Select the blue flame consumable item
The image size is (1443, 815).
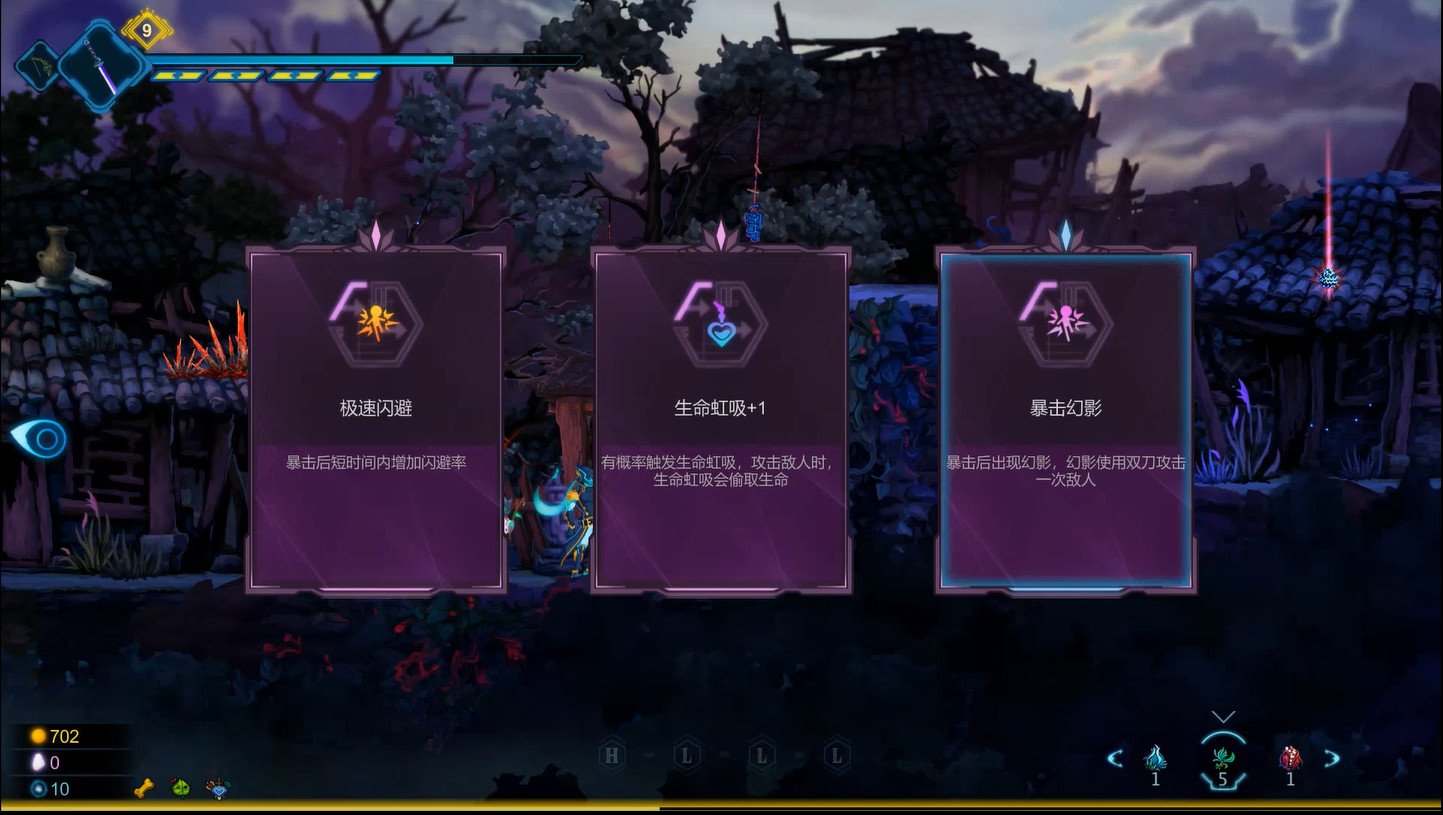pyautogui.click(x=1155, y=758)
